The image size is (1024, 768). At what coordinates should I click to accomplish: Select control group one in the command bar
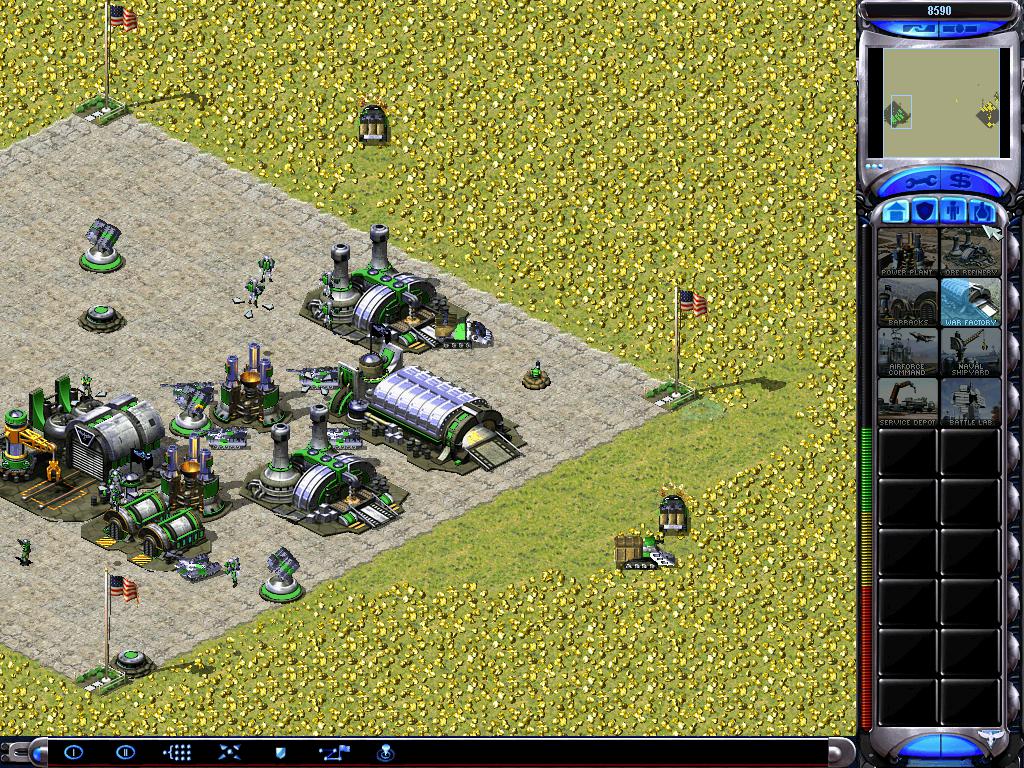point(74,752)
